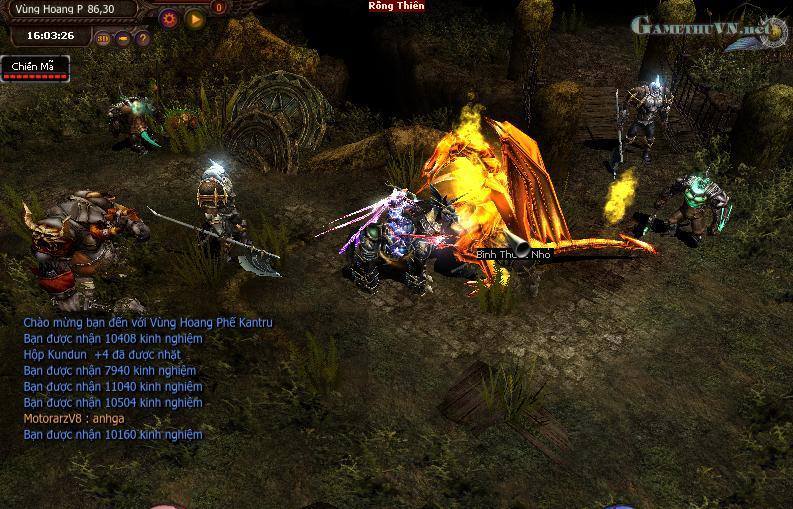This screenshot has width=793, height=509.
Task: Select the Chiến Mã pet status panel
Action: pos(35,68)
